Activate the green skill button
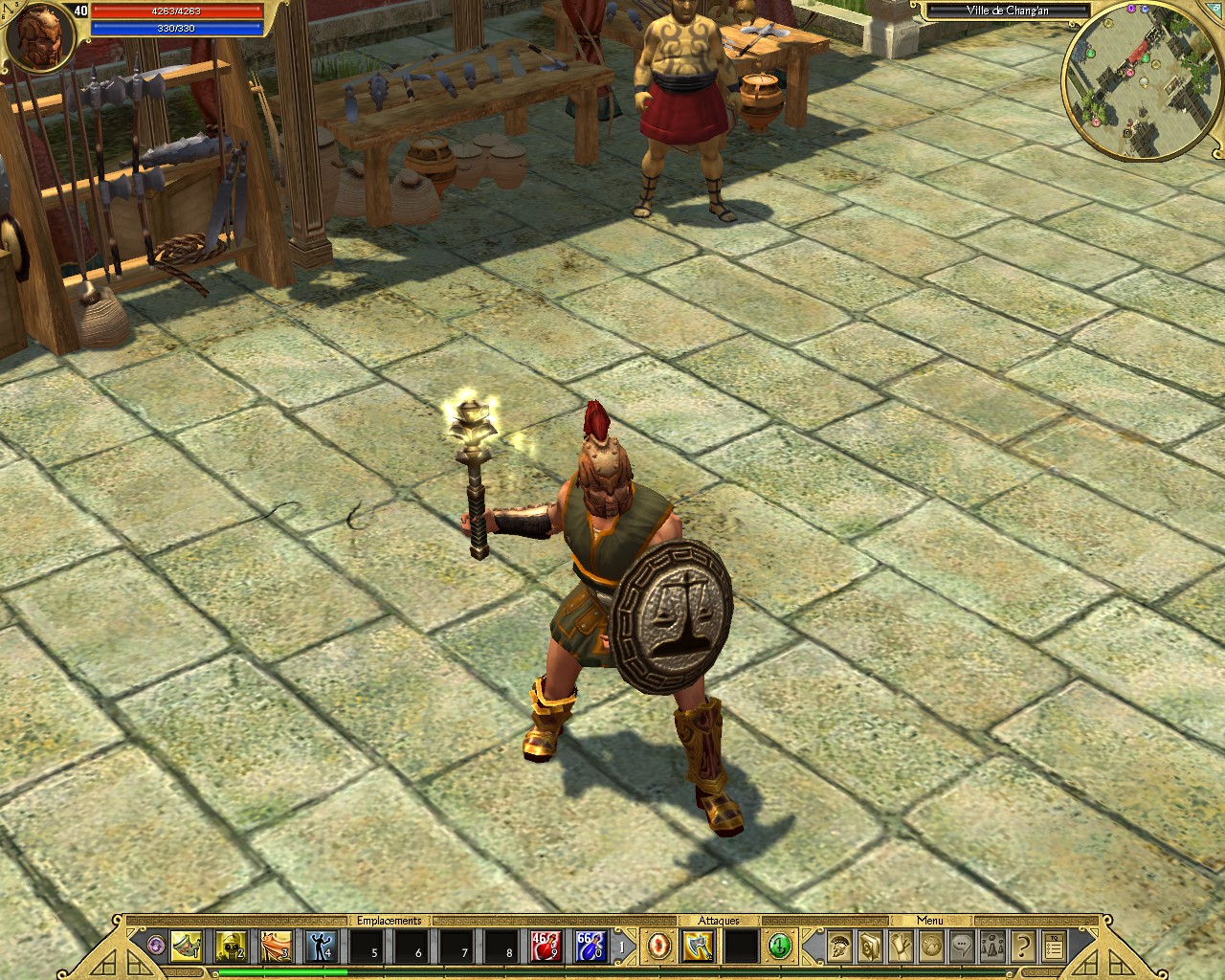The width and height of the screenshot is (1225, 980). [x=779, y=947]
